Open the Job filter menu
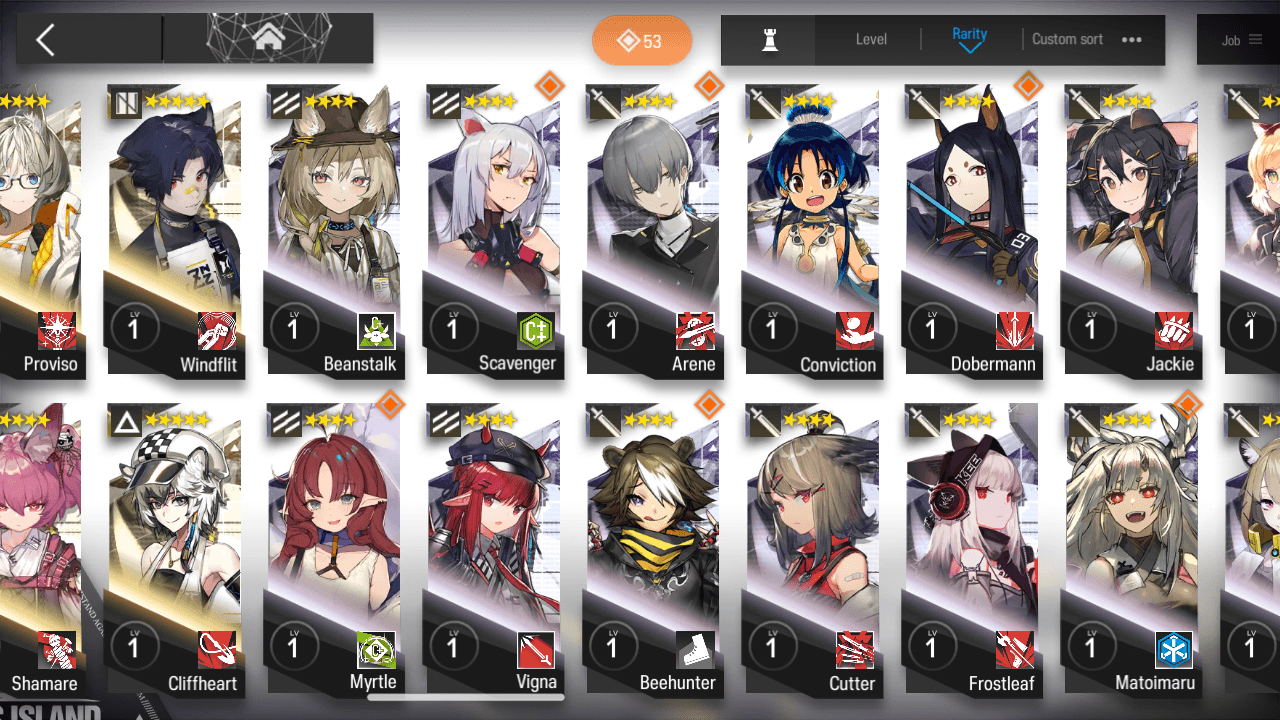This screenshot has height=720, width=1280. pos(1240,40)
